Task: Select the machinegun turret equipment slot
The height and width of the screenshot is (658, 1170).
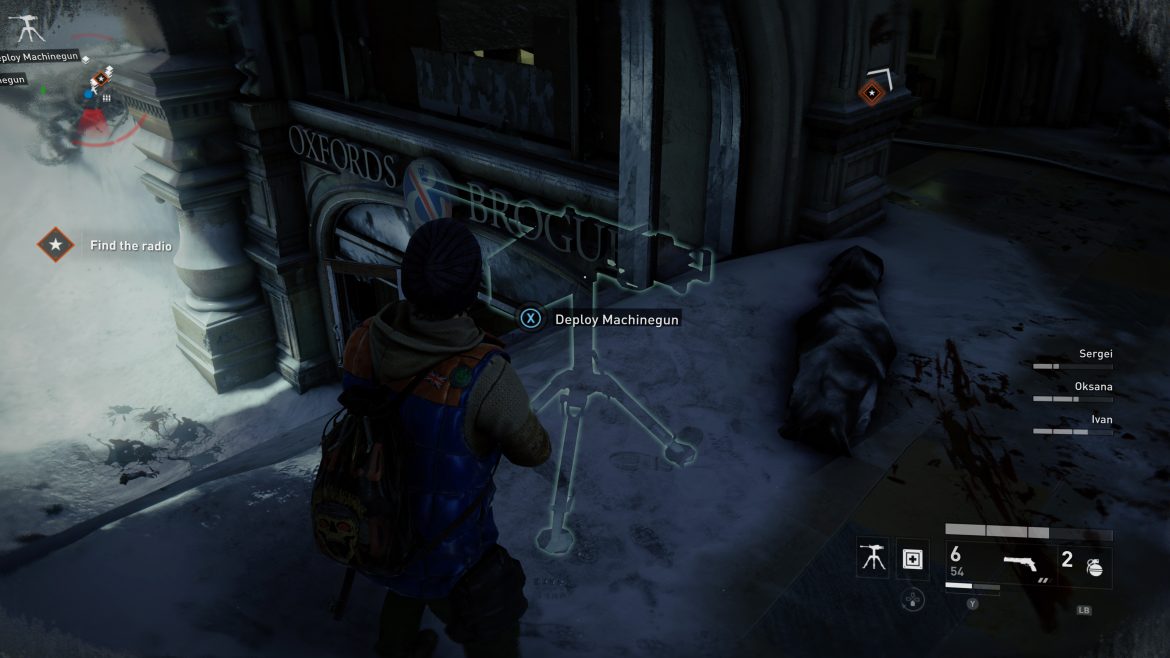Action: click(873, 560)
